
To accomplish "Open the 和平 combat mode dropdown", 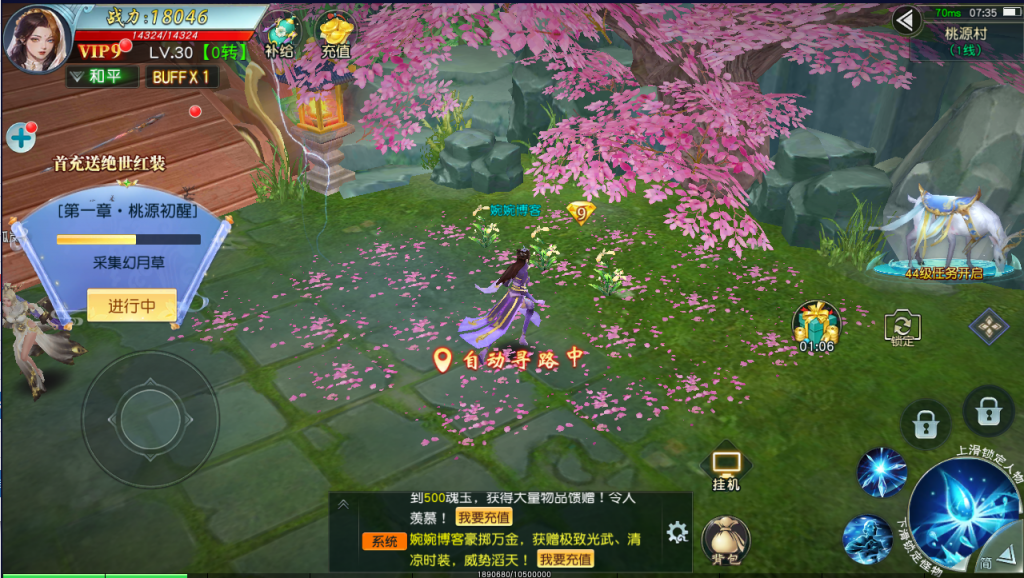I will click(102, 76).
